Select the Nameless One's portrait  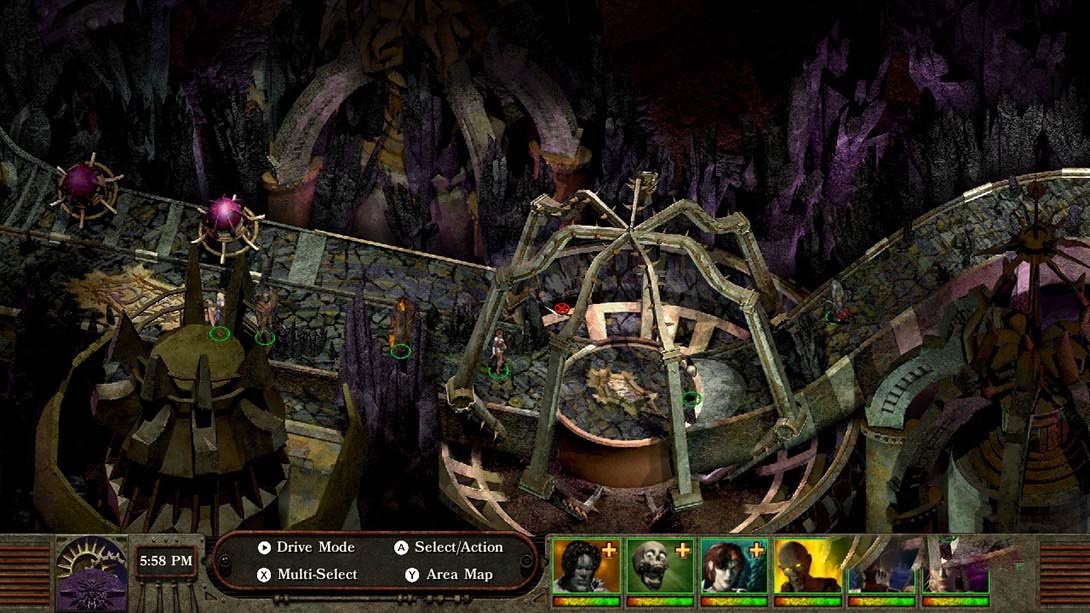coord(585,567)
